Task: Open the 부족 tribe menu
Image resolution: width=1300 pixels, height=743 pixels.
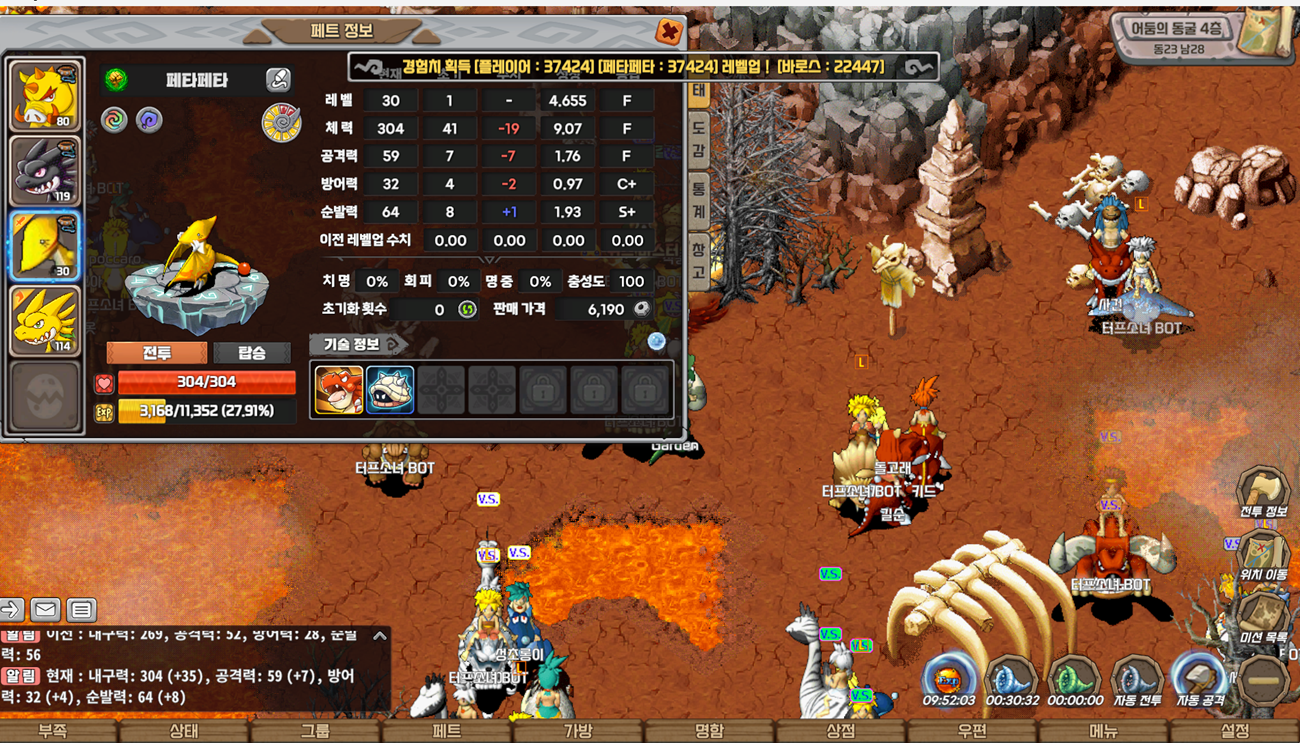Action: pyautogui.click(x=52, y=731)
